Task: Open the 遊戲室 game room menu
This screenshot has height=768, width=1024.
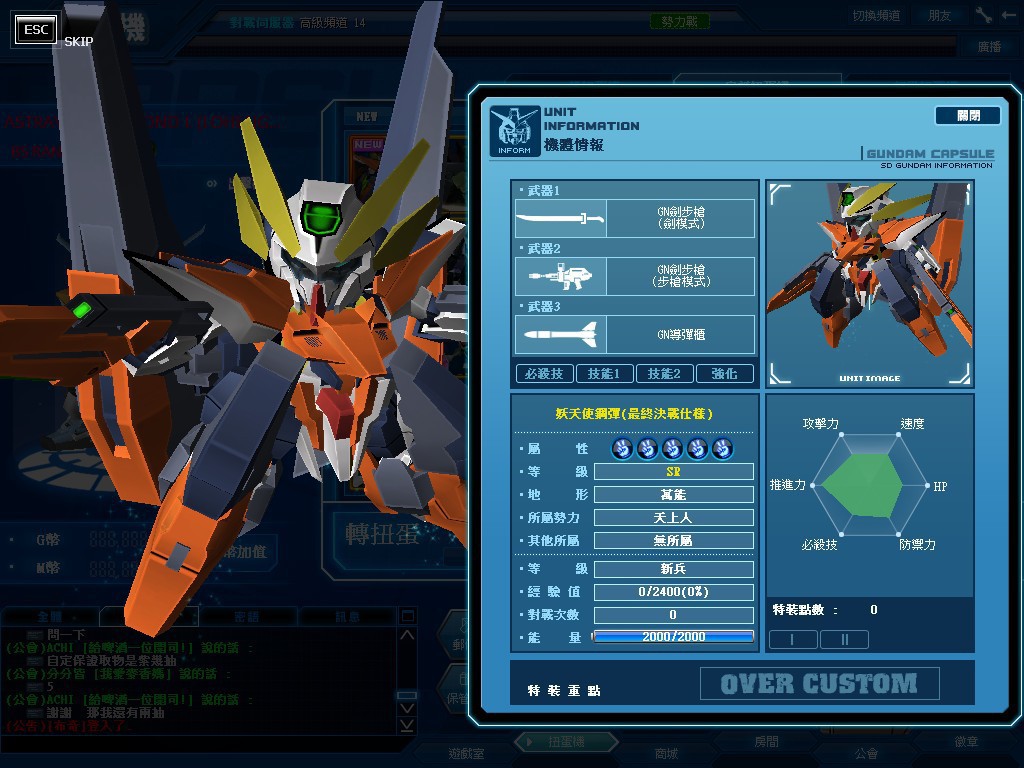Action: [465, 753]
